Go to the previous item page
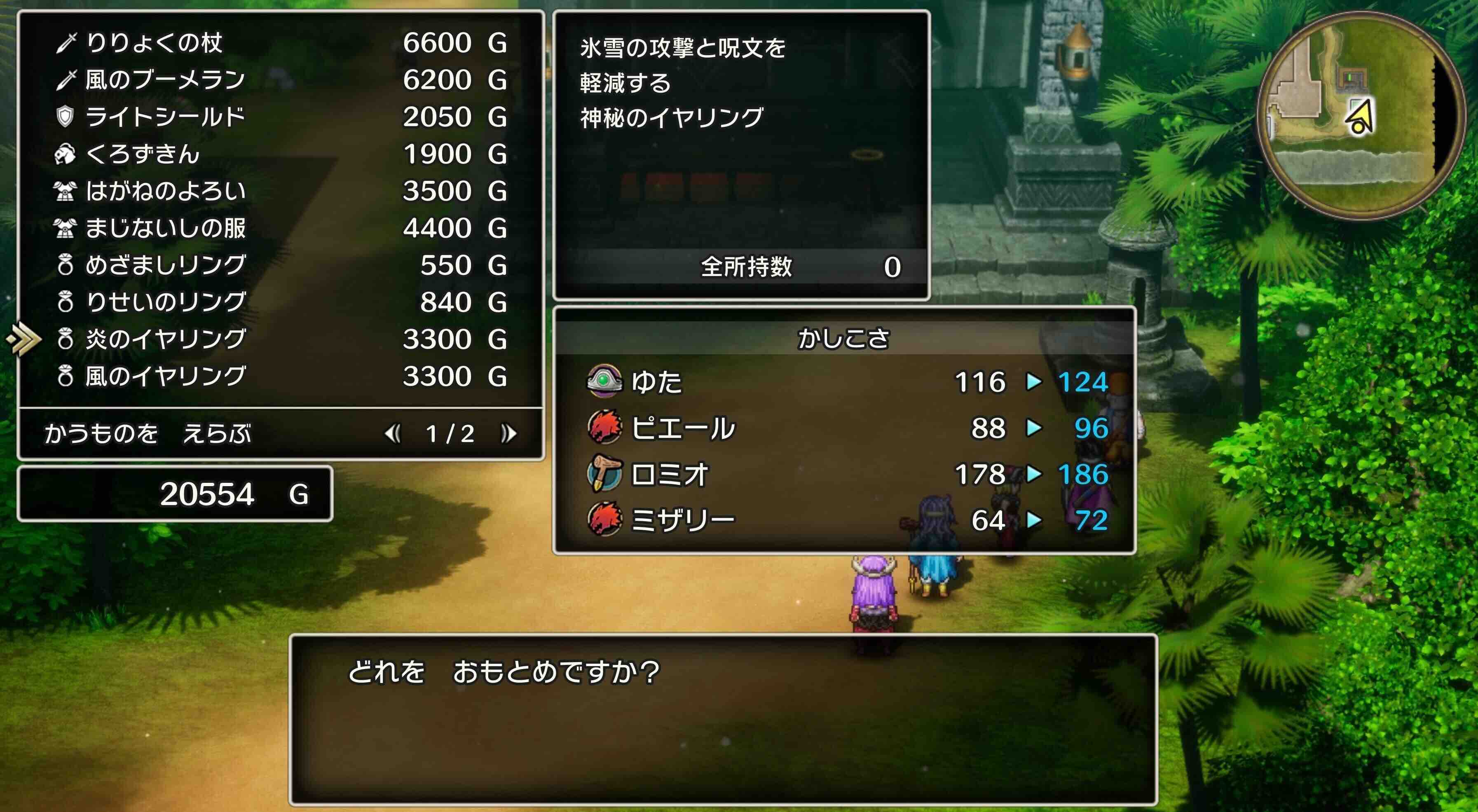The image size is (1478, 812). pyautogui.click(x=394, y=435)
